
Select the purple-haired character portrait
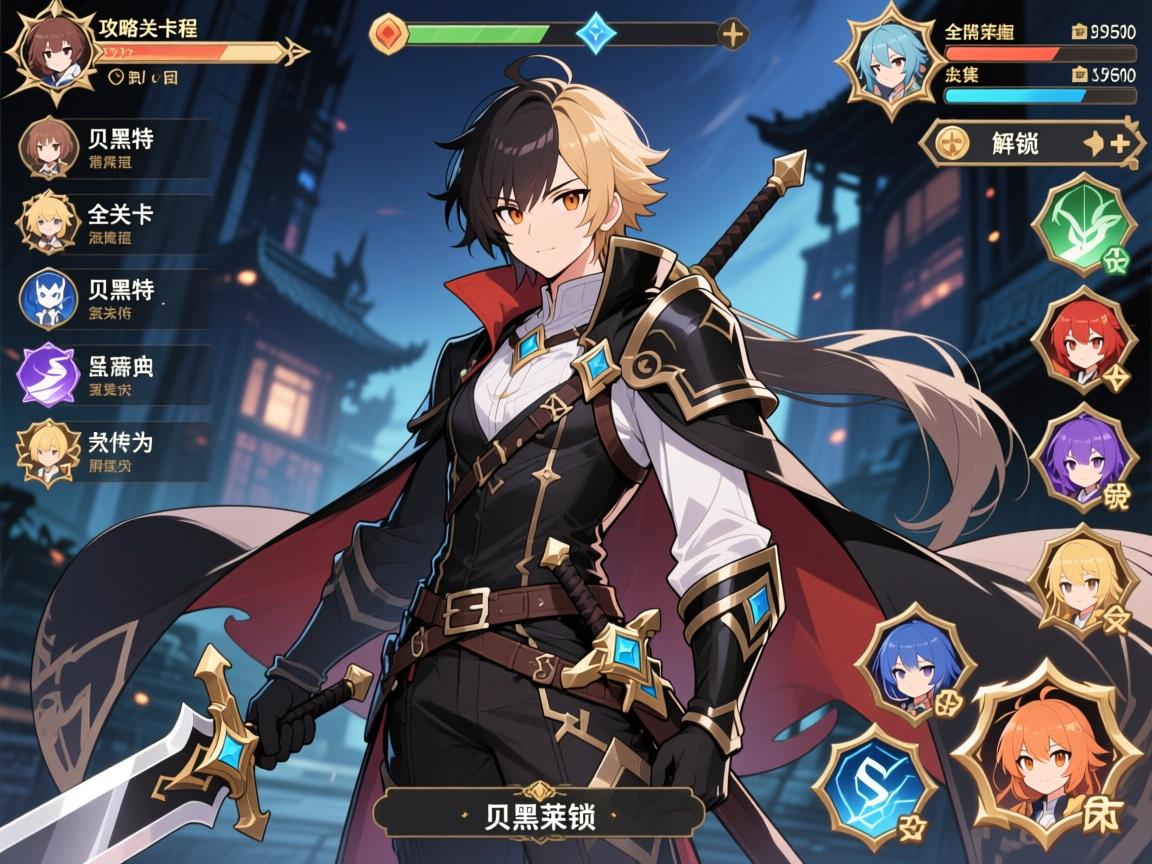click(1083, 460)
